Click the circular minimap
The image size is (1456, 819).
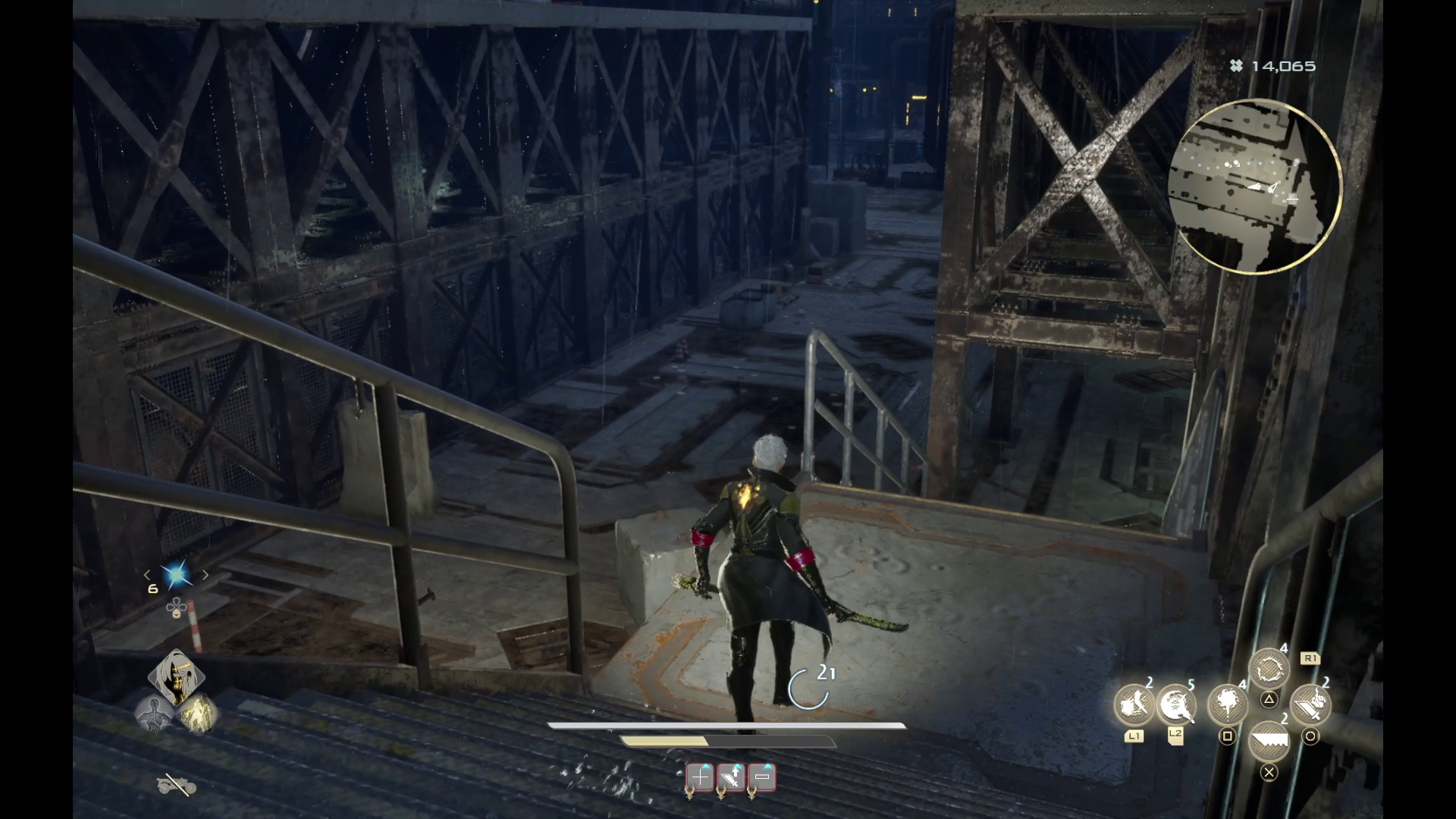tap(1255, 187)
